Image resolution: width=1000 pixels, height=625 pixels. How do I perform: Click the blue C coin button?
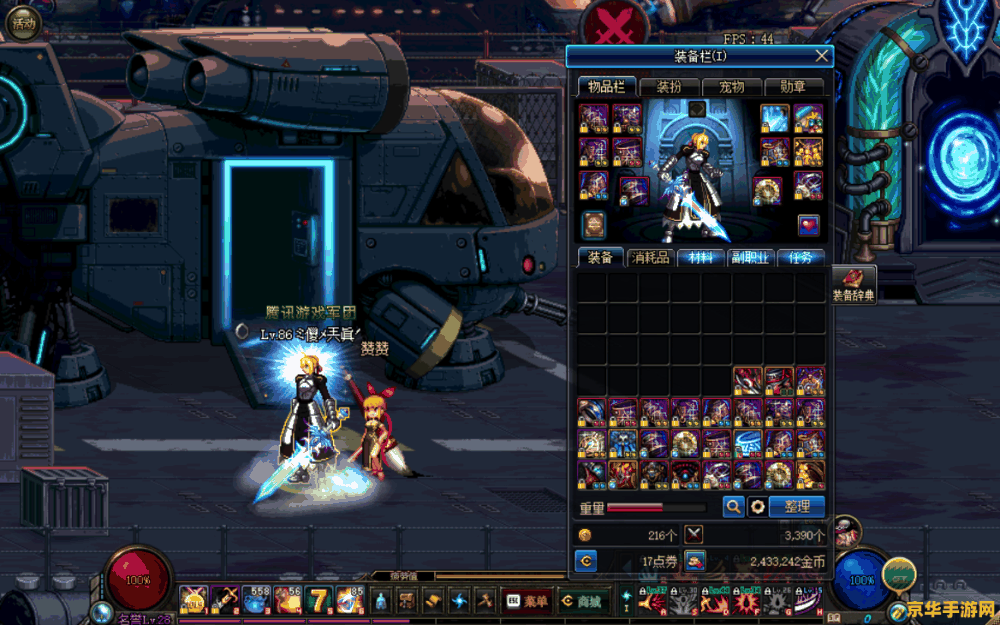coord(586,561)
